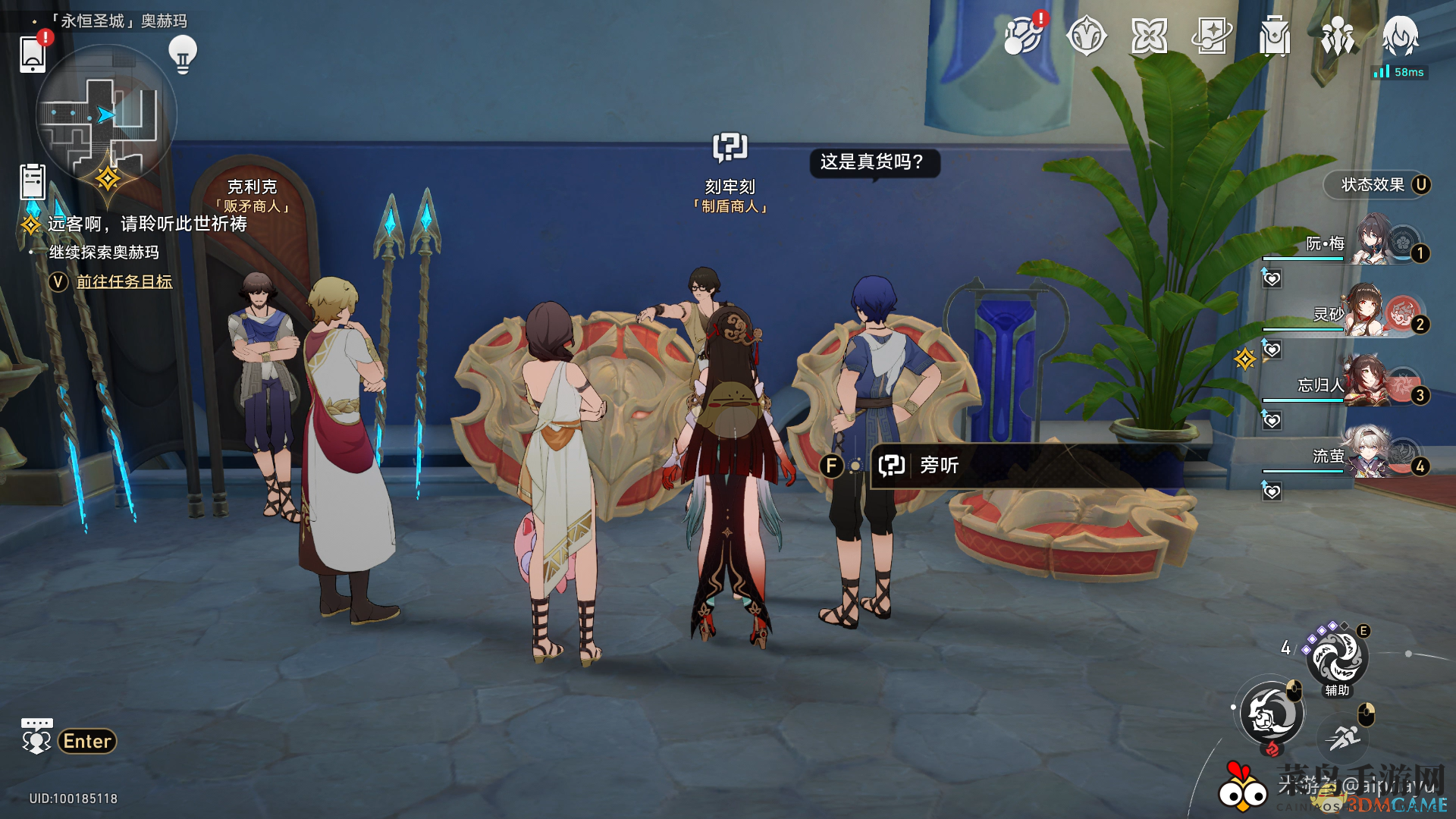1456x819 pixels.
Task: Open the four-pointed star warp icon
Action: [x=1149, y=36]
